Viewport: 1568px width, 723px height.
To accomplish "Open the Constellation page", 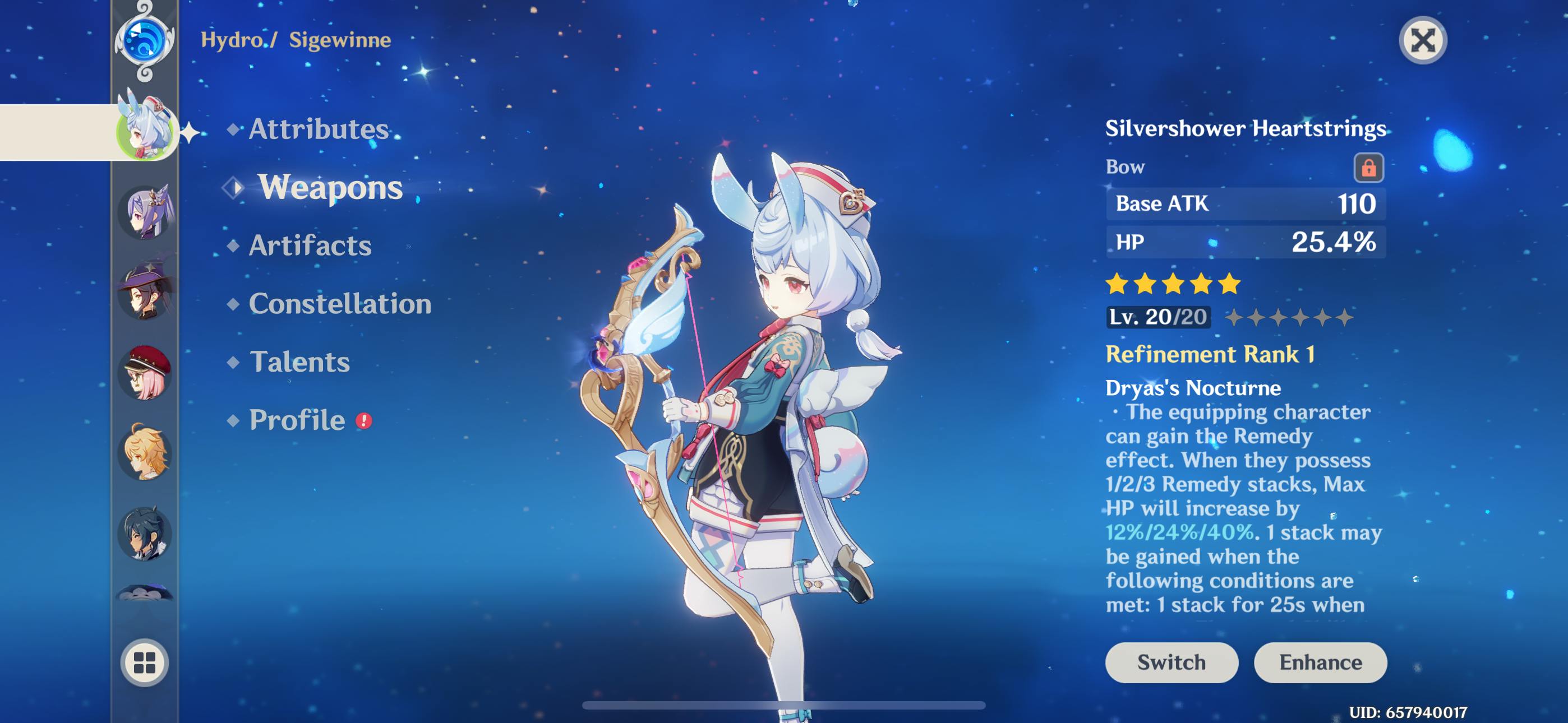I will [x=340, y=304].
